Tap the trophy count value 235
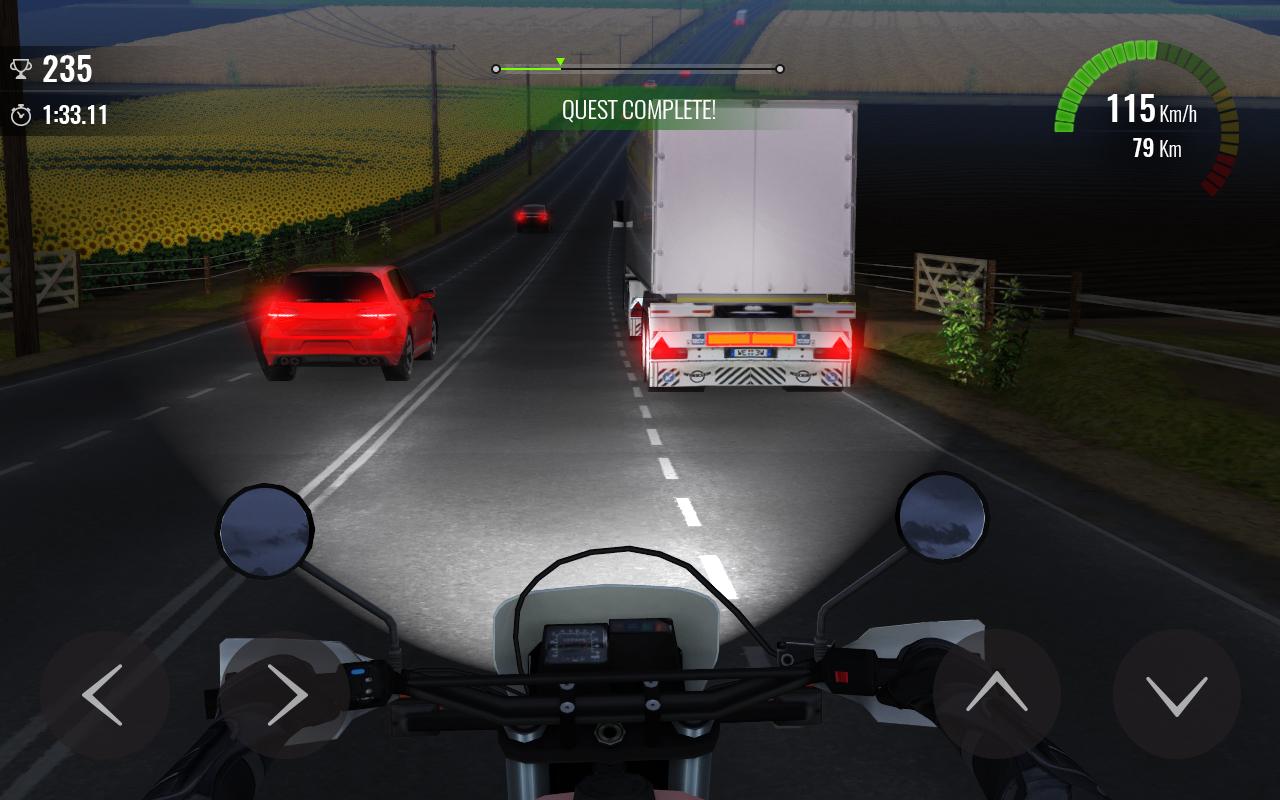The height and width of the screenshot is (800, 1280). point(65,70)
